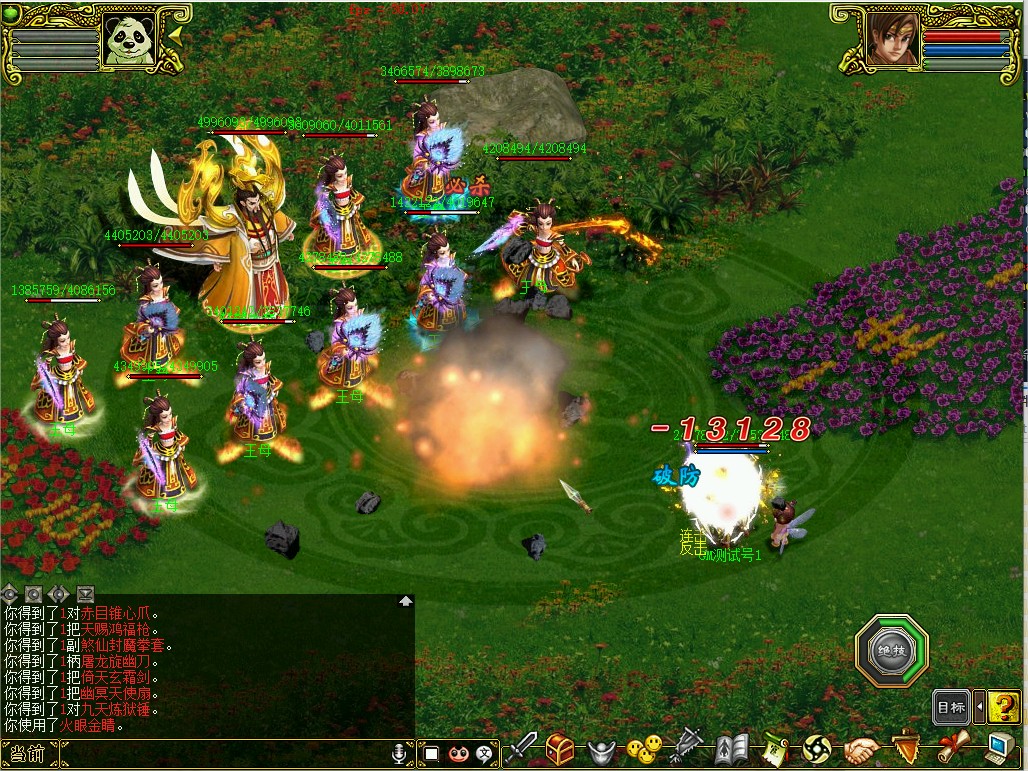Image resolution: width=1028 pixels, height=771 pixels.
Task: Open the handshake trade icon
Action: pyautogui.click(x=860, y=748)
